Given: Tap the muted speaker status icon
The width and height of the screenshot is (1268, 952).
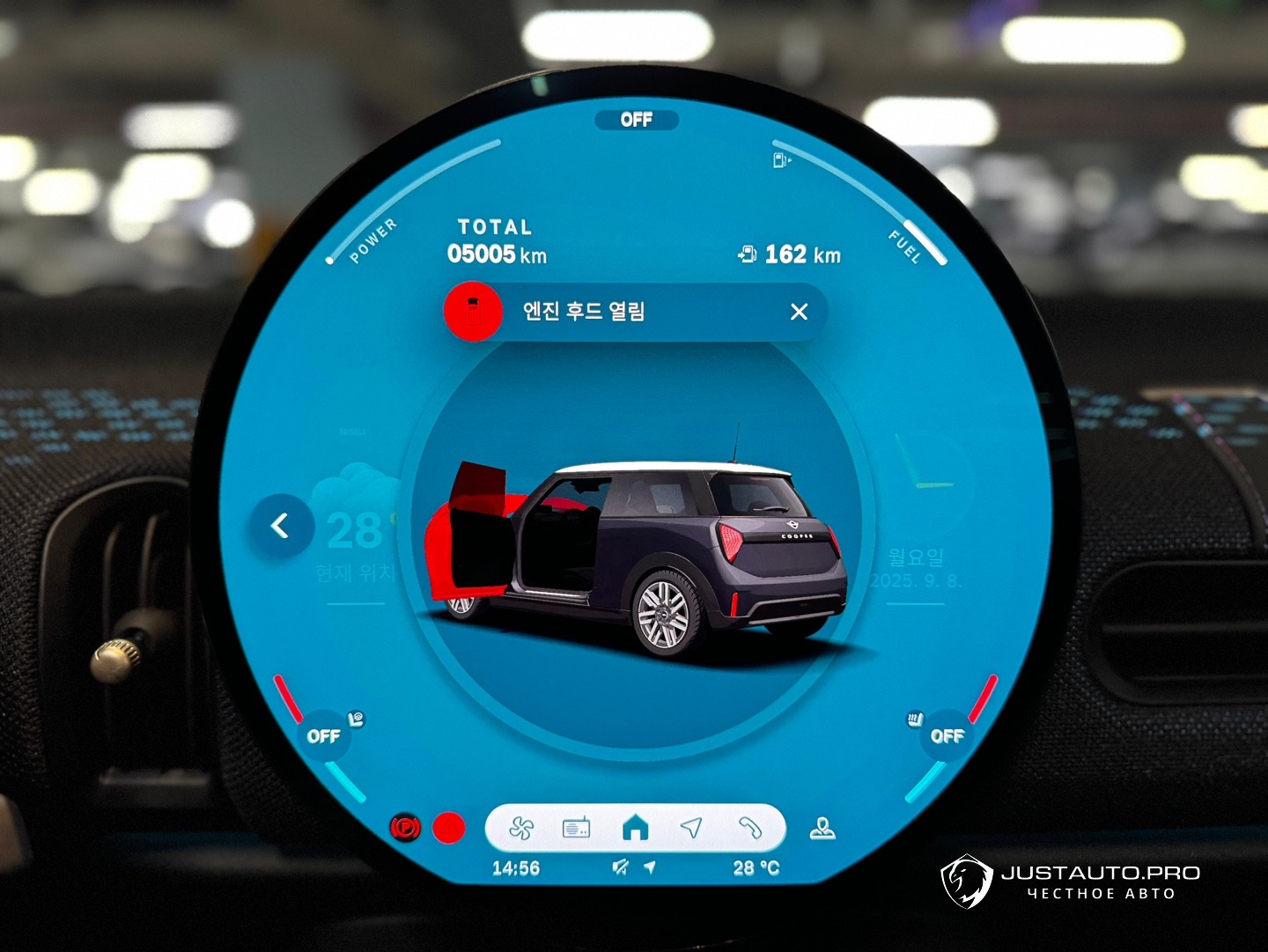Looking at the screenshot, I should pyautogui.click(x=621, y=867).
